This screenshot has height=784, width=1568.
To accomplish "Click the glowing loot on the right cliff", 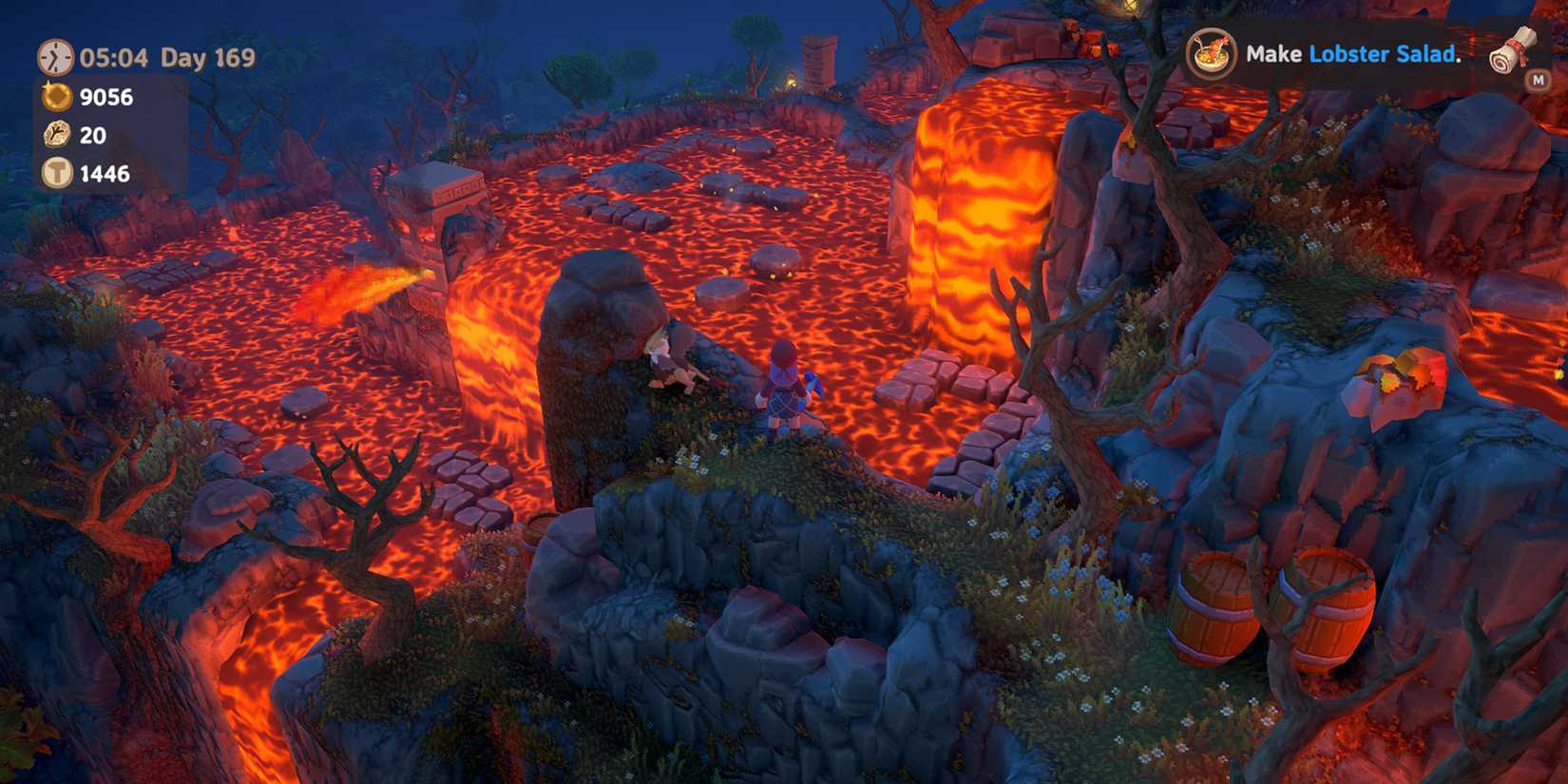I will (x=1395, y=378).
